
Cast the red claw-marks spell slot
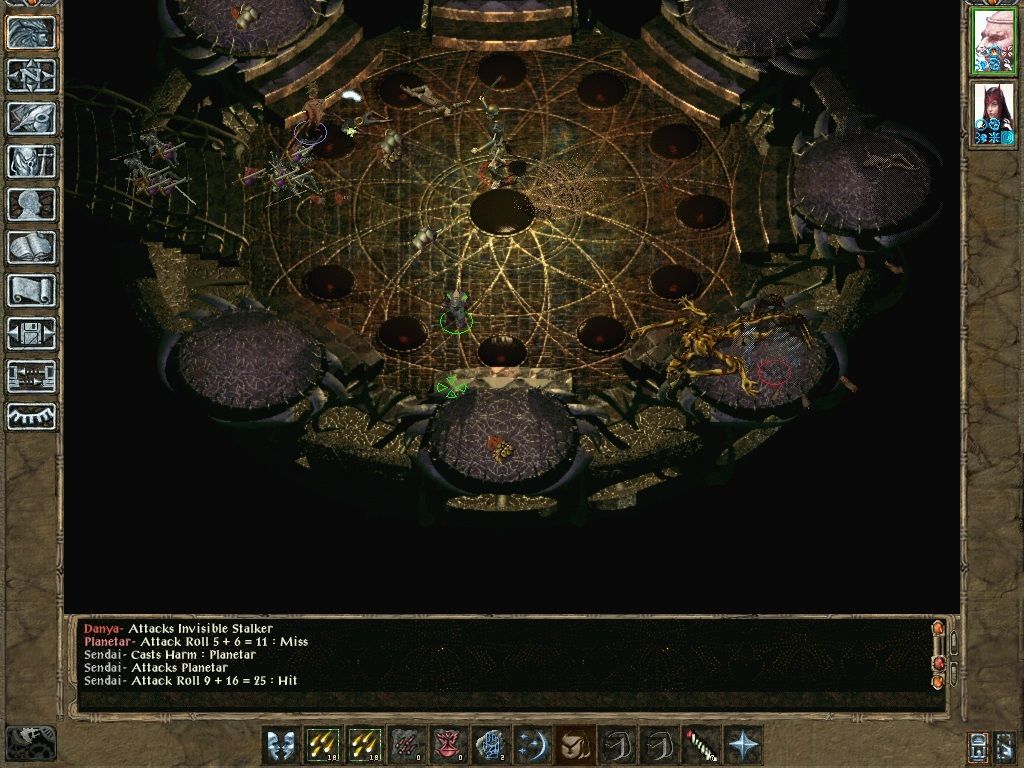pyautogui.click(x=406, y=745)
